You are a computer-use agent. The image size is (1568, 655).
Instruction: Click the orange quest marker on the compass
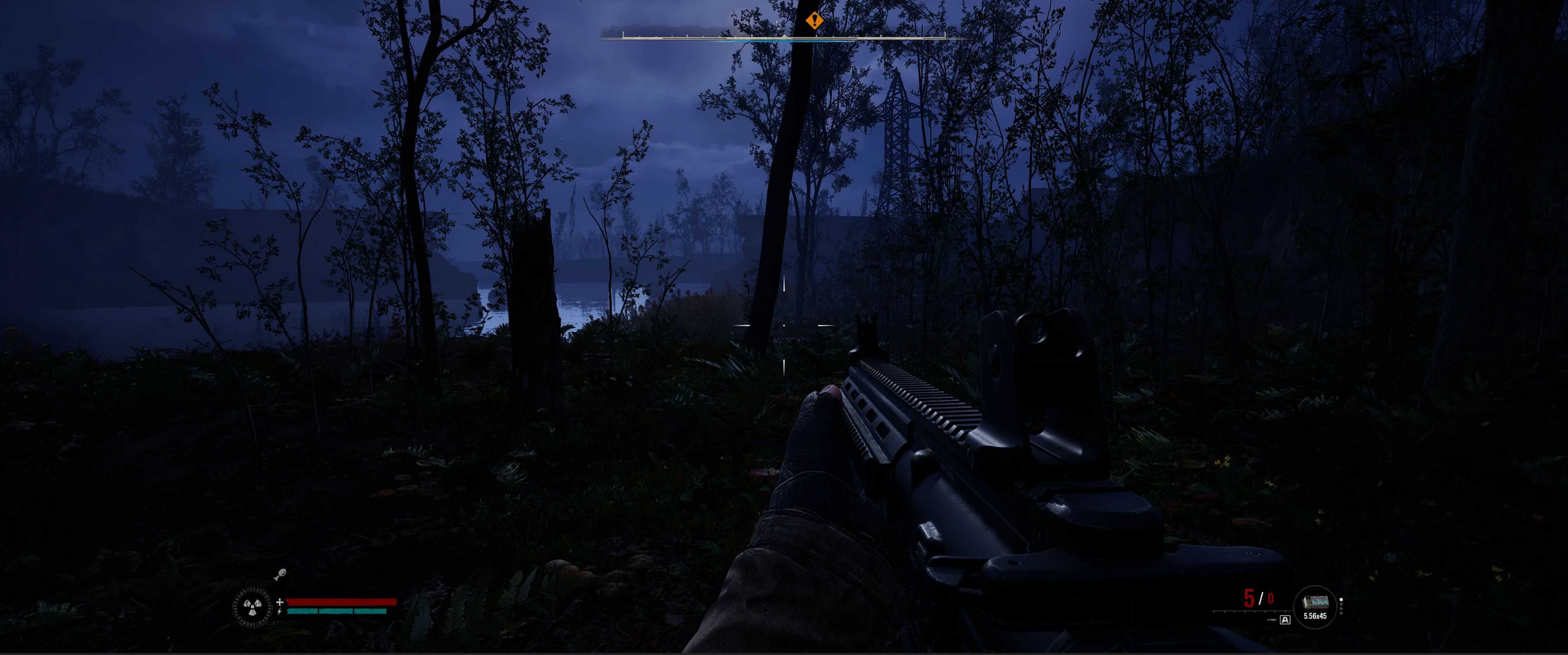[815, 21]
